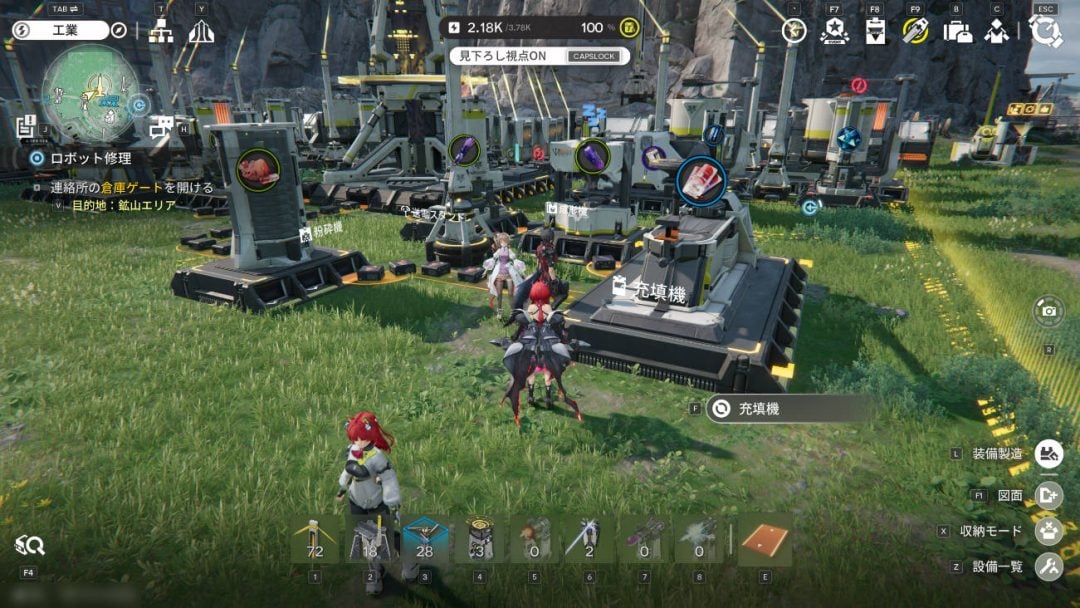Open the 図面 blueprint button
The width and height of the screenshot is (1080, 608).
pos(1048,494)
